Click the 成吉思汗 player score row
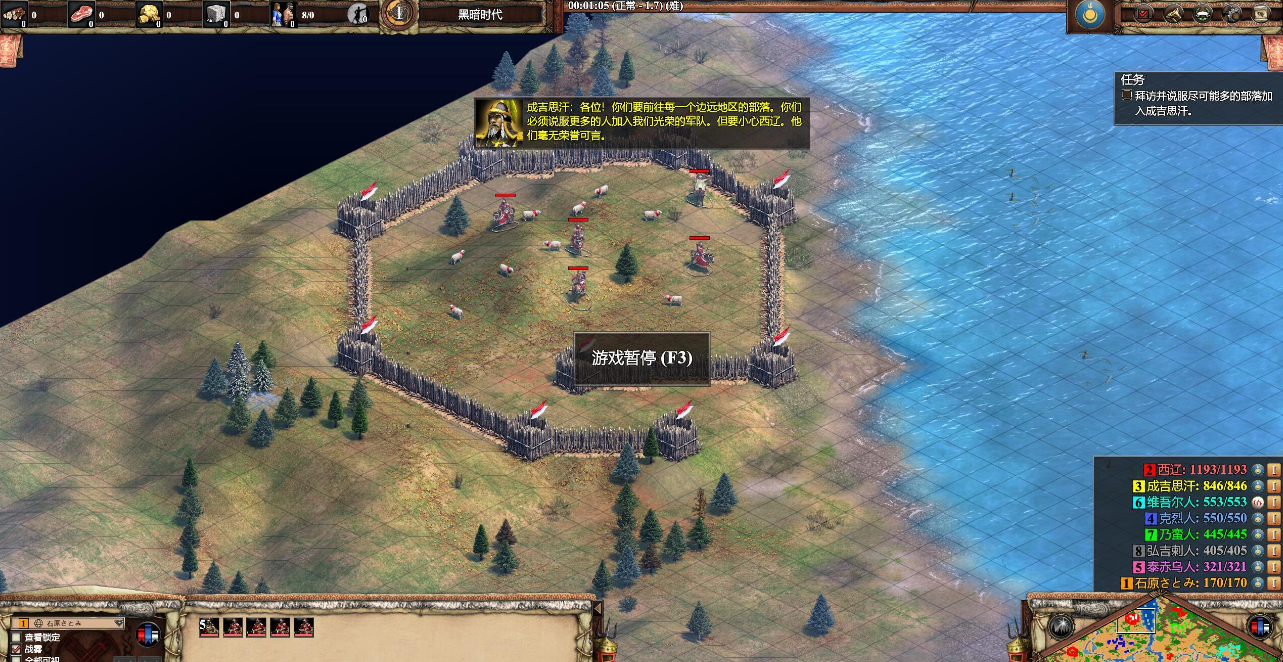Image resolution: width=1283 pixels, height=662 pixels. (x=1195, y=486)
